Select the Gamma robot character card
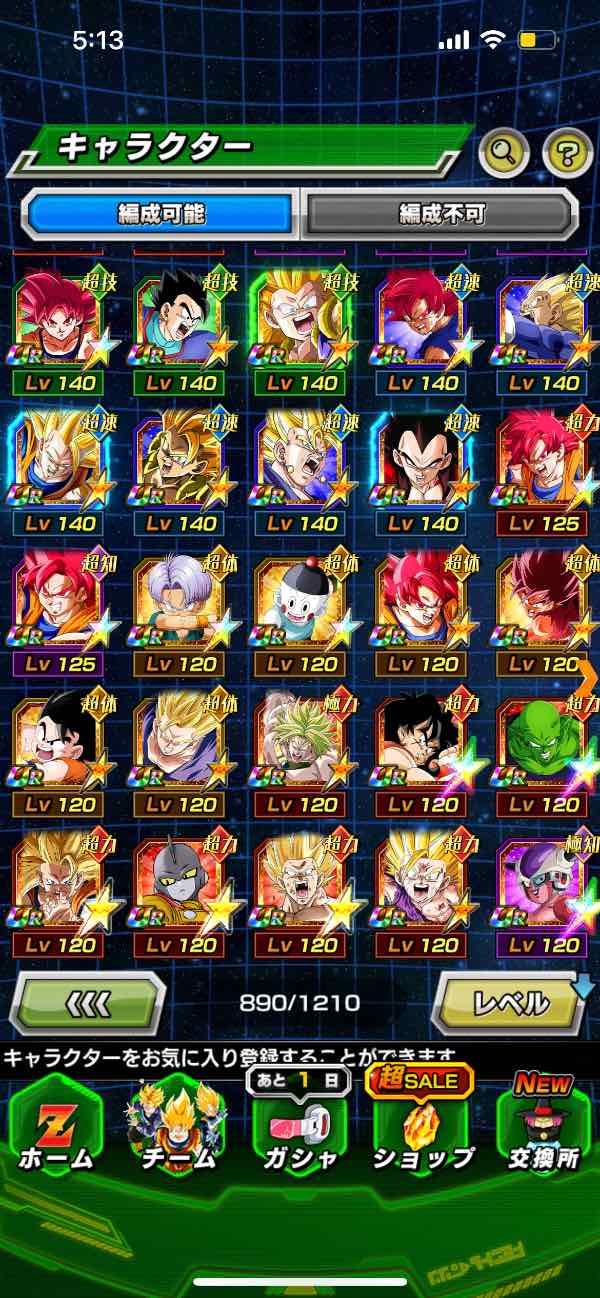 178,884
